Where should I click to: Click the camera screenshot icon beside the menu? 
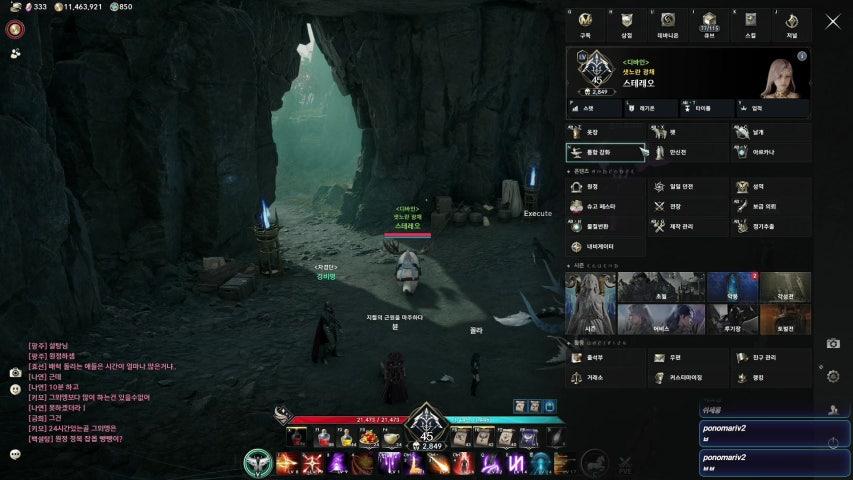pos(833,343)
